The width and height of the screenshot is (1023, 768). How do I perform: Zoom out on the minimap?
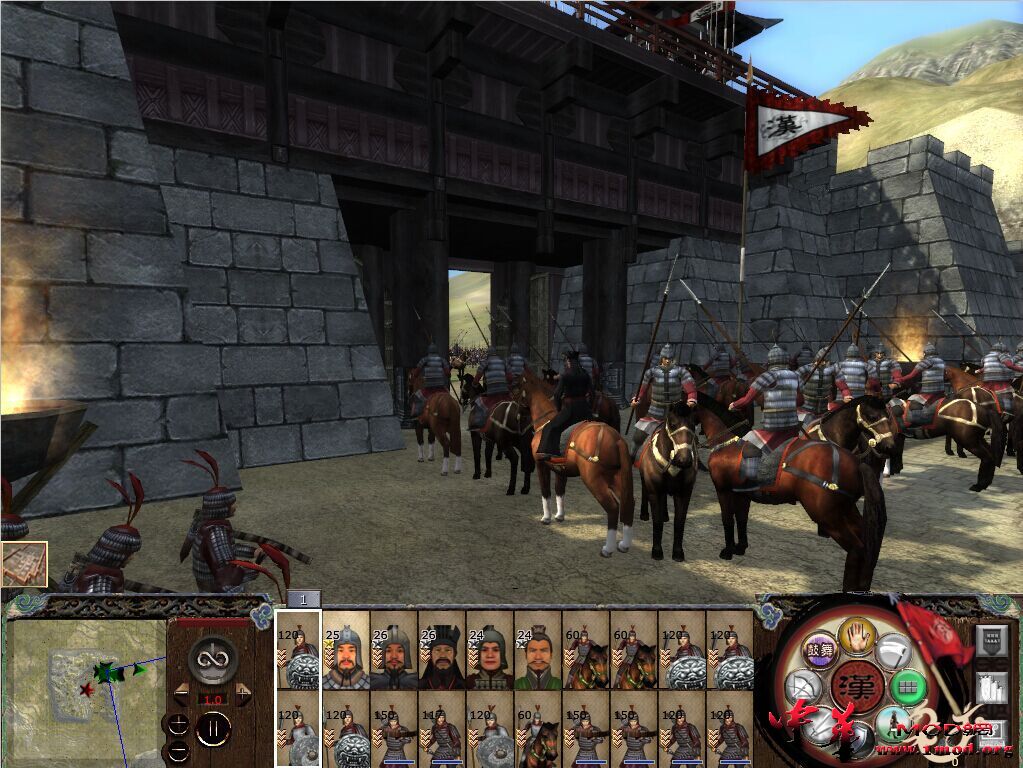pyautogui.click(x=178, y=751)
